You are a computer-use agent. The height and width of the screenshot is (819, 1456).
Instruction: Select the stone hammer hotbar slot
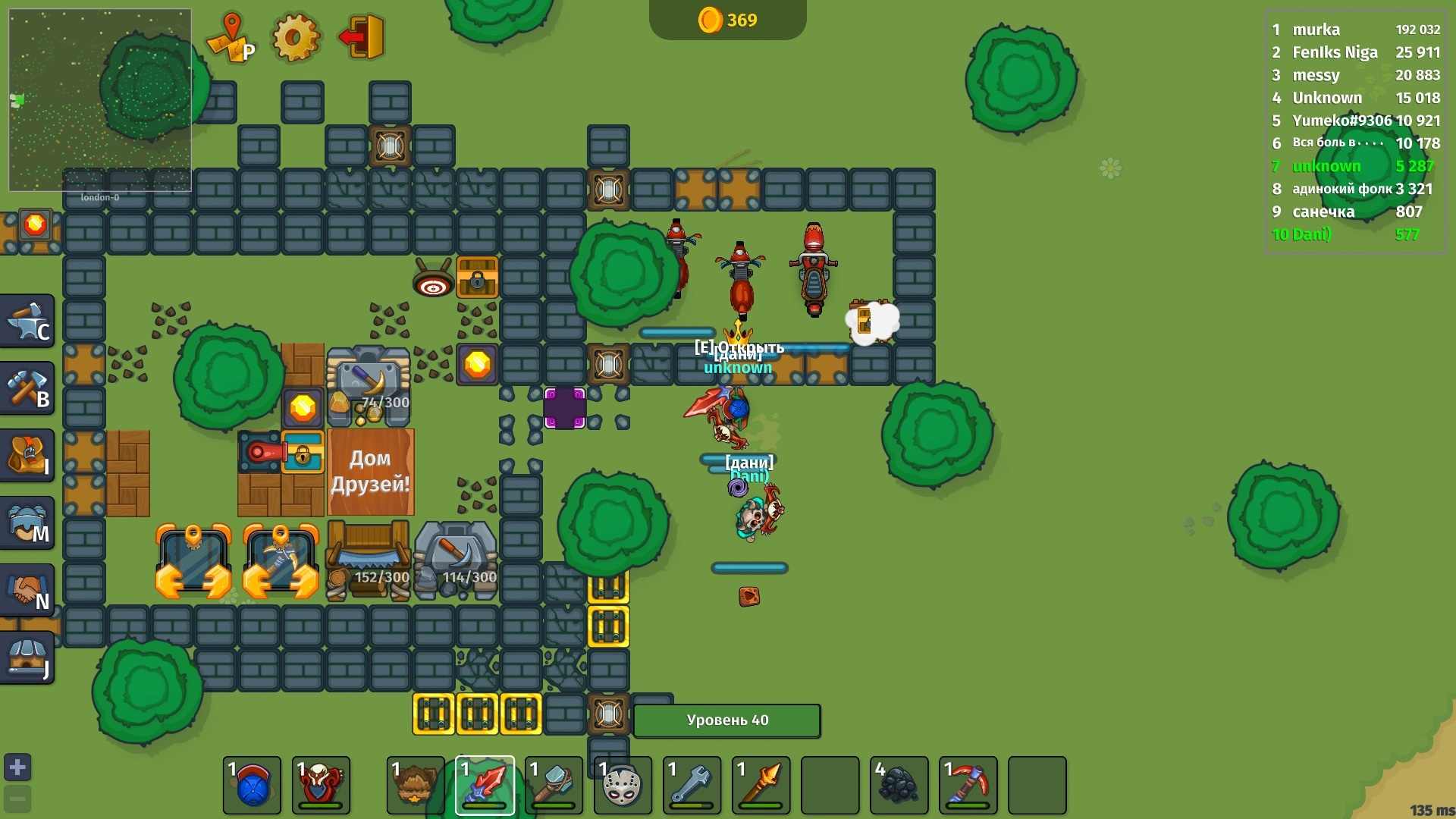[554, 786]
